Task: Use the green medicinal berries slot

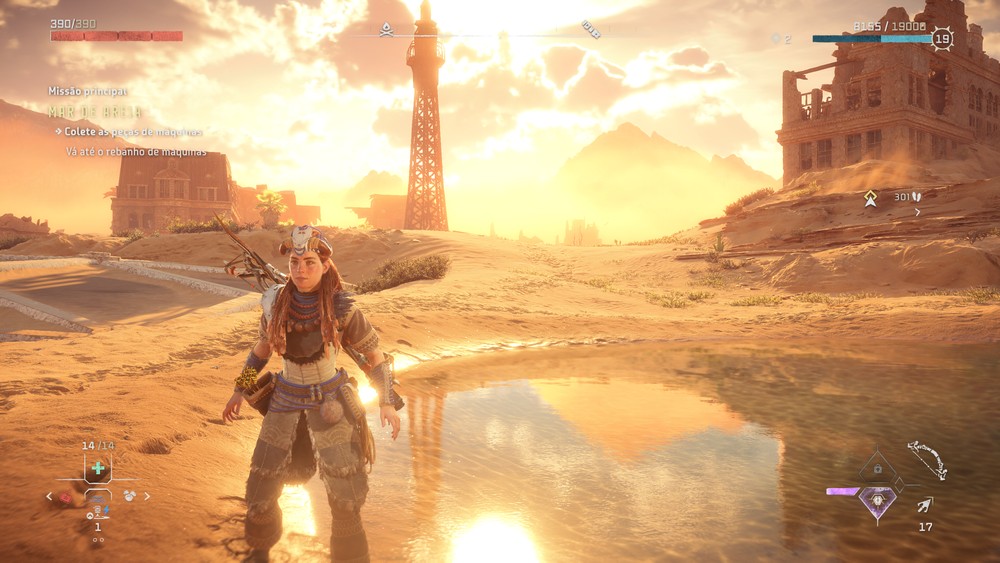Action: pyautogui.click(x=98, y=468)
